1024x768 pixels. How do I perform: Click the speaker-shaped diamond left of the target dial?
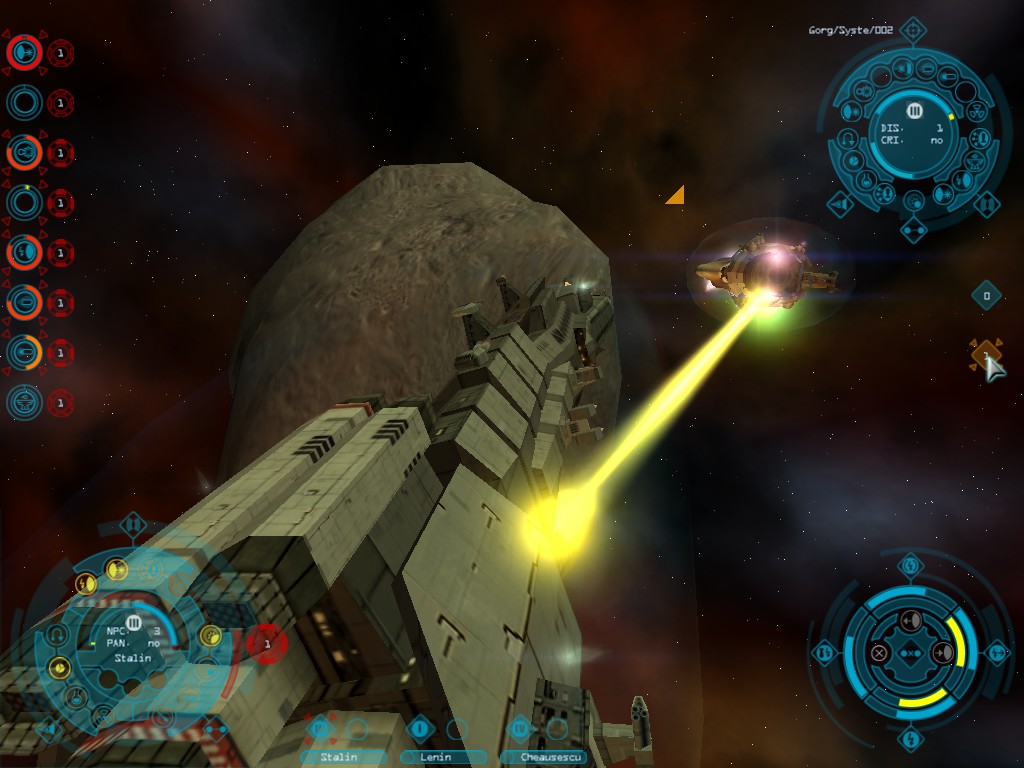838,204
